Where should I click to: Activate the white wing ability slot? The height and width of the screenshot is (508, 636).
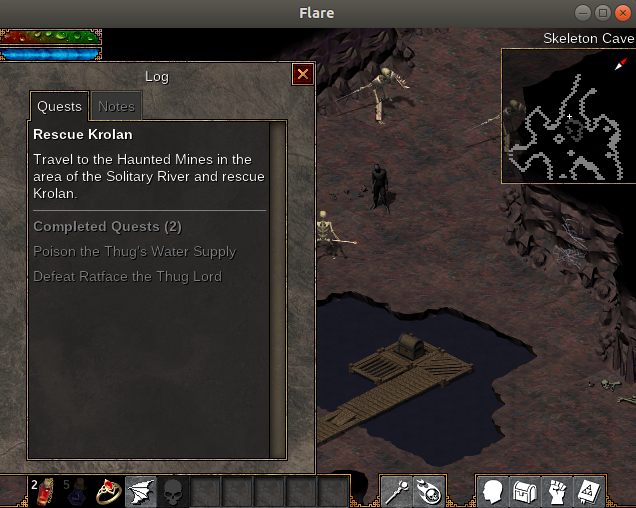coord(141,492)
